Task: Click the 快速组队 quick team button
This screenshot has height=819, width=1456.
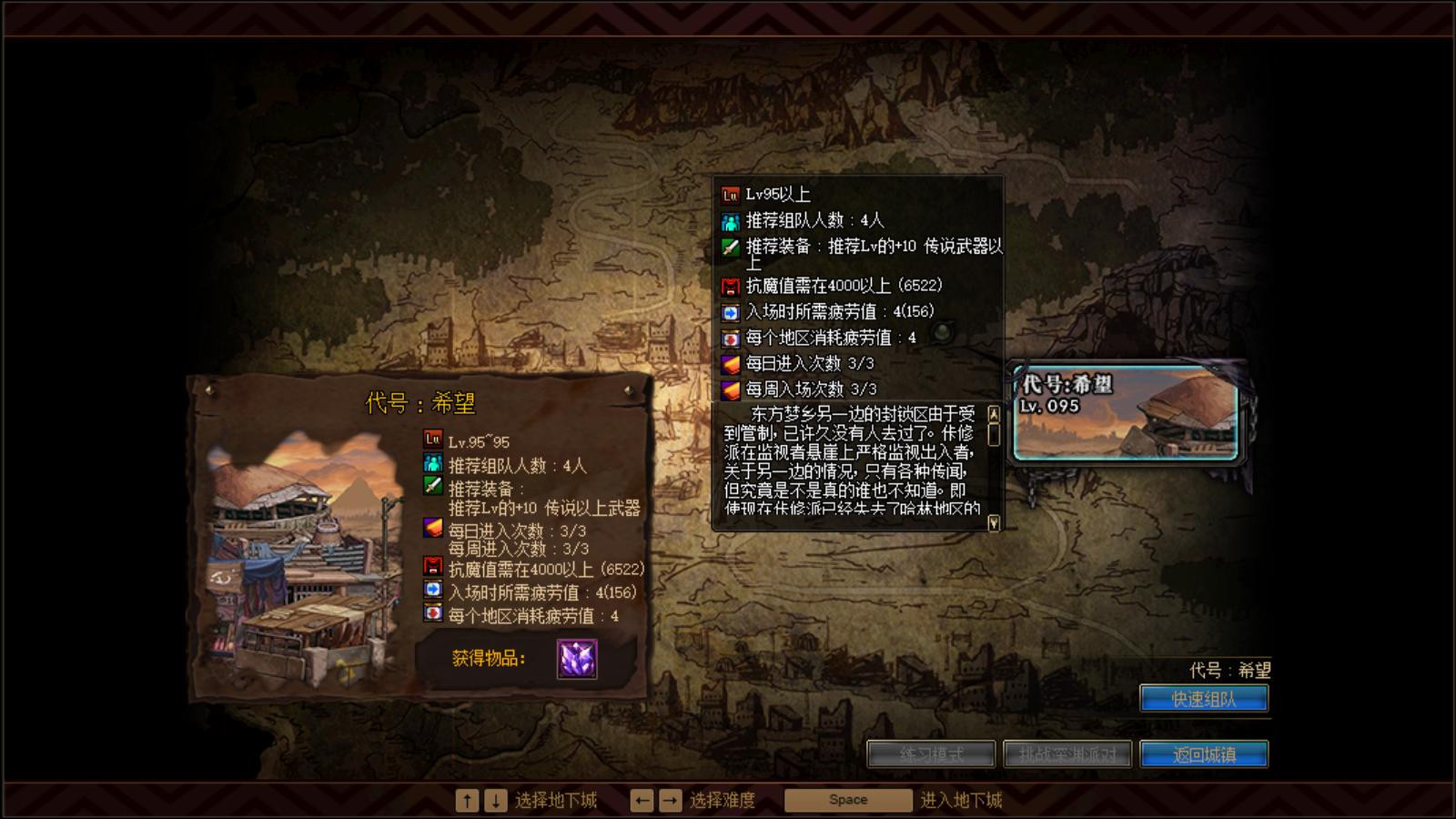Action: coord(1205,698)
